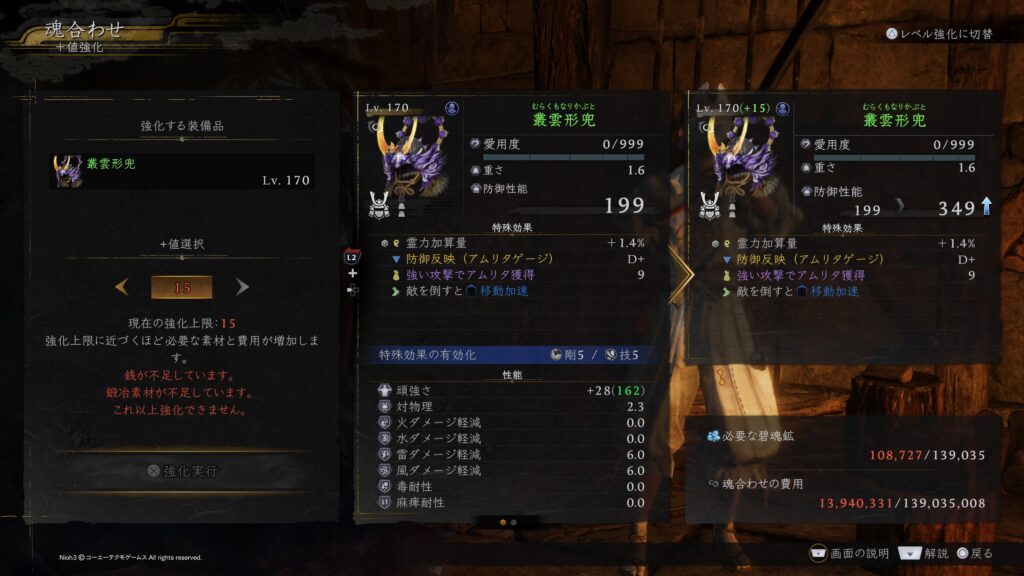This screenshot has height=576, width=1024.
Task: Select the 敵を倒すと移動加速 effect row
Action: [512, 291]
